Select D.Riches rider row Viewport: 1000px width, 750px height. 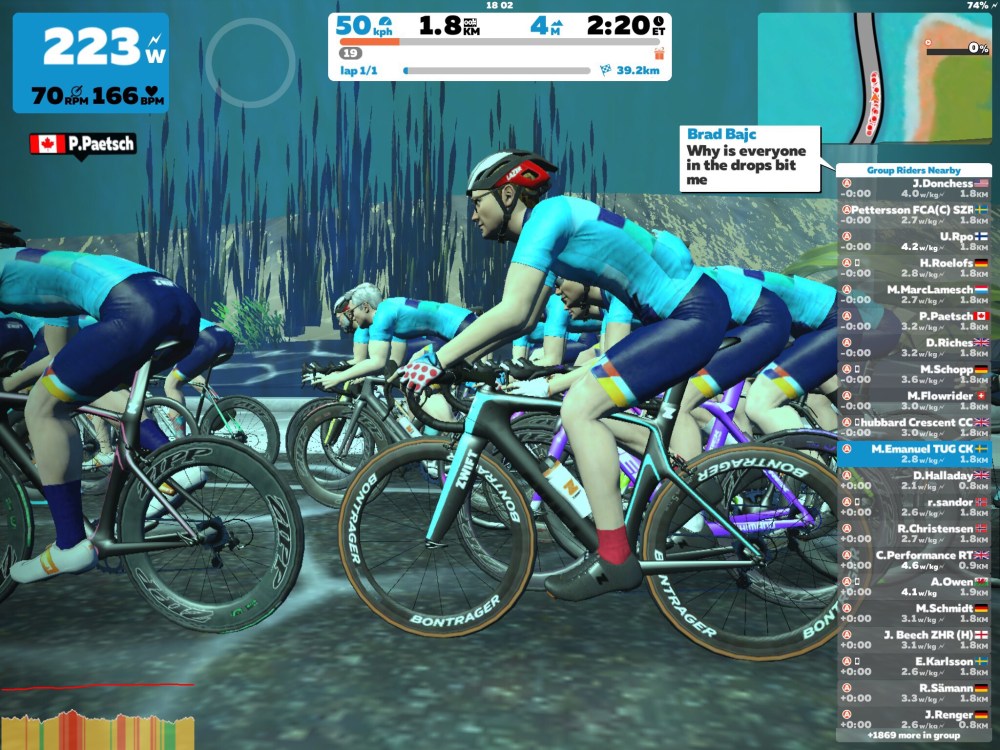pyautogui.click(x=913, y=348)
